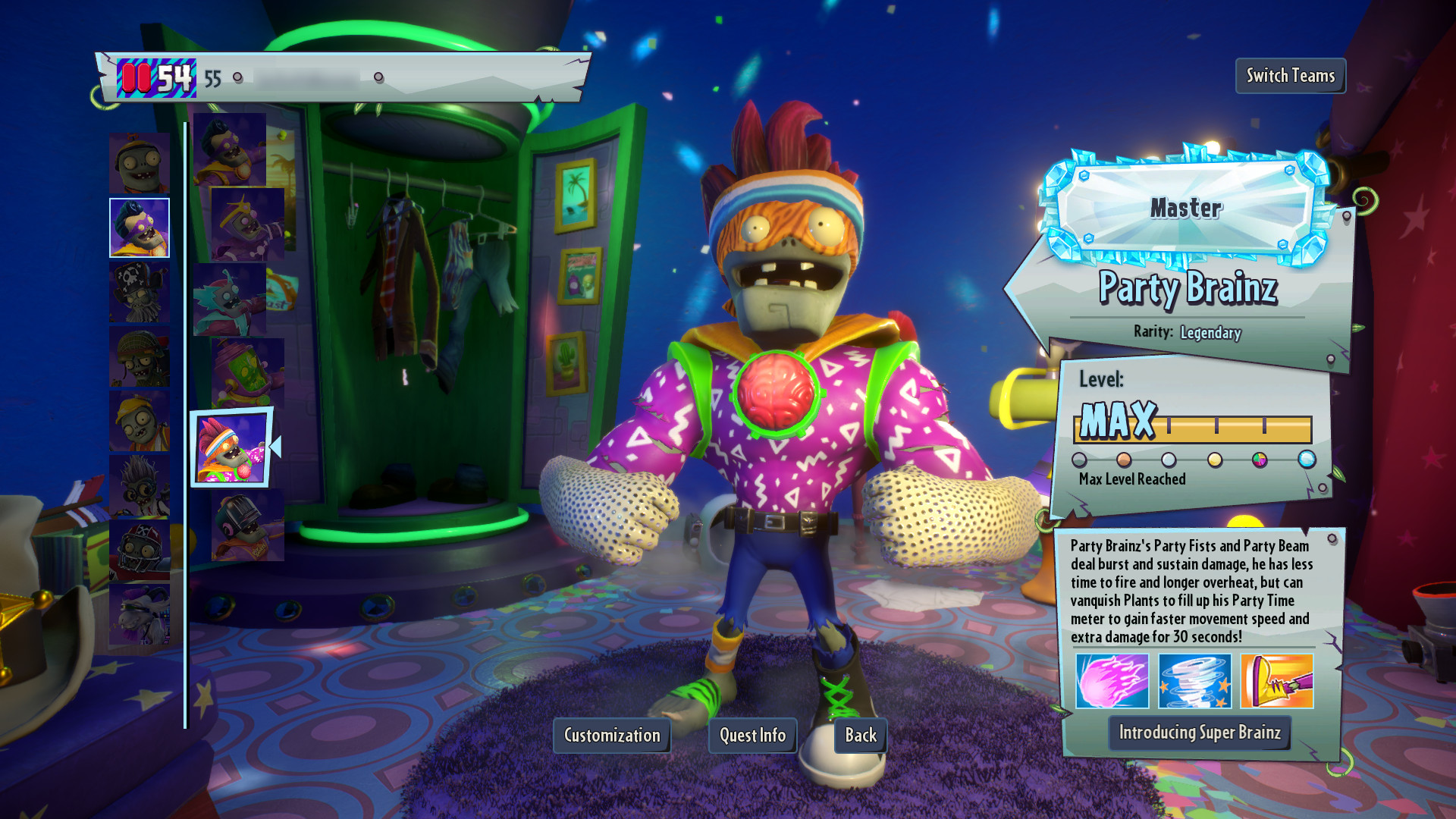Select the first rarity dot under the level bar
1456x819 pixels.
coord(1081,458)
